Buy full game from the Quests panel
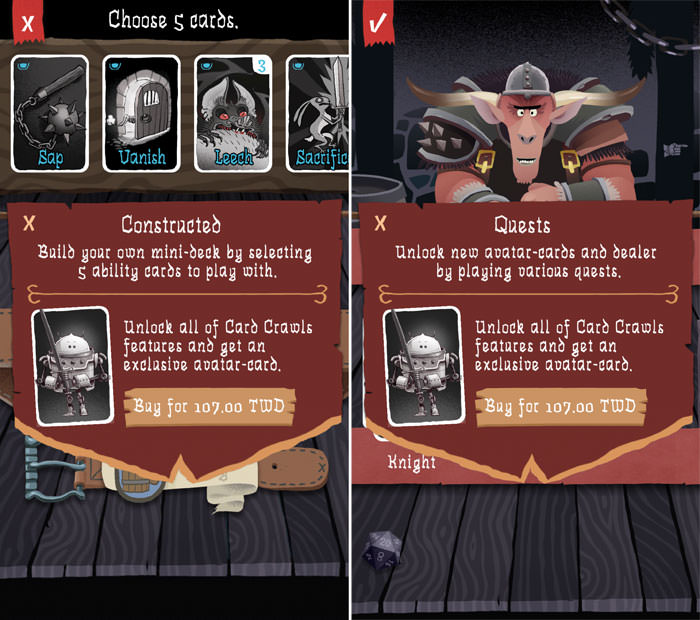 click(x=560, y=406)
